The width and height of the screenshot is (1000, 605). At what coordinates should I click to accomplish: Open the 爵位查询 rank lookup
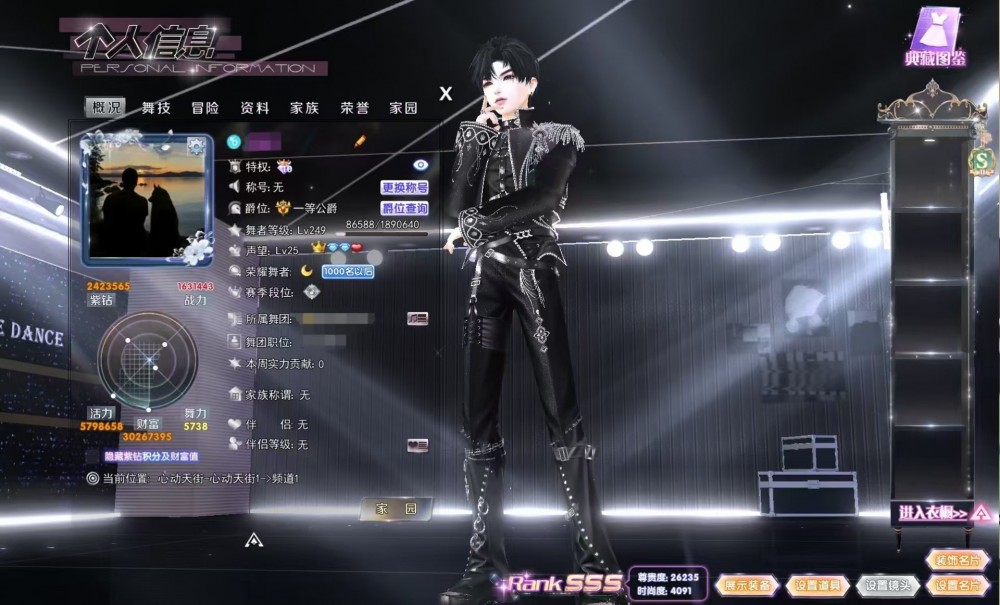click(x=404, y=209)
